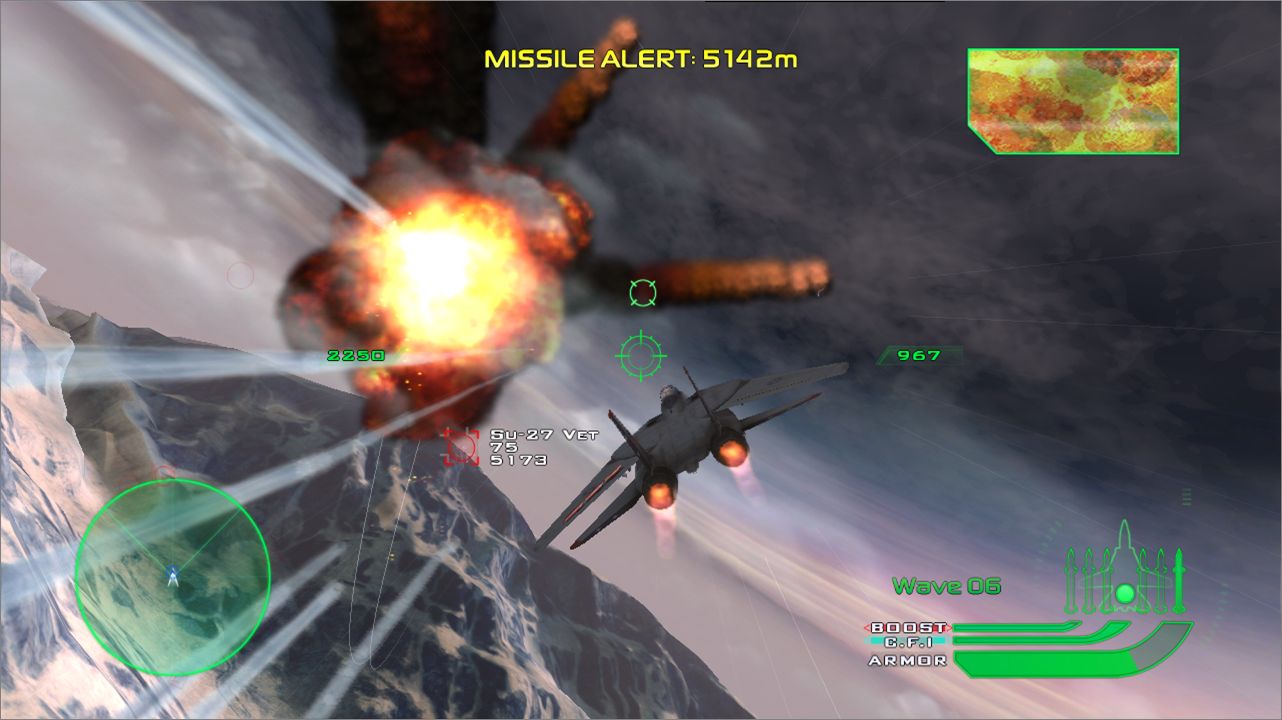Select the rightmost missile in the weapons rack
This screenshot has width=1282, height=720.
click(x=1179, y=578)
